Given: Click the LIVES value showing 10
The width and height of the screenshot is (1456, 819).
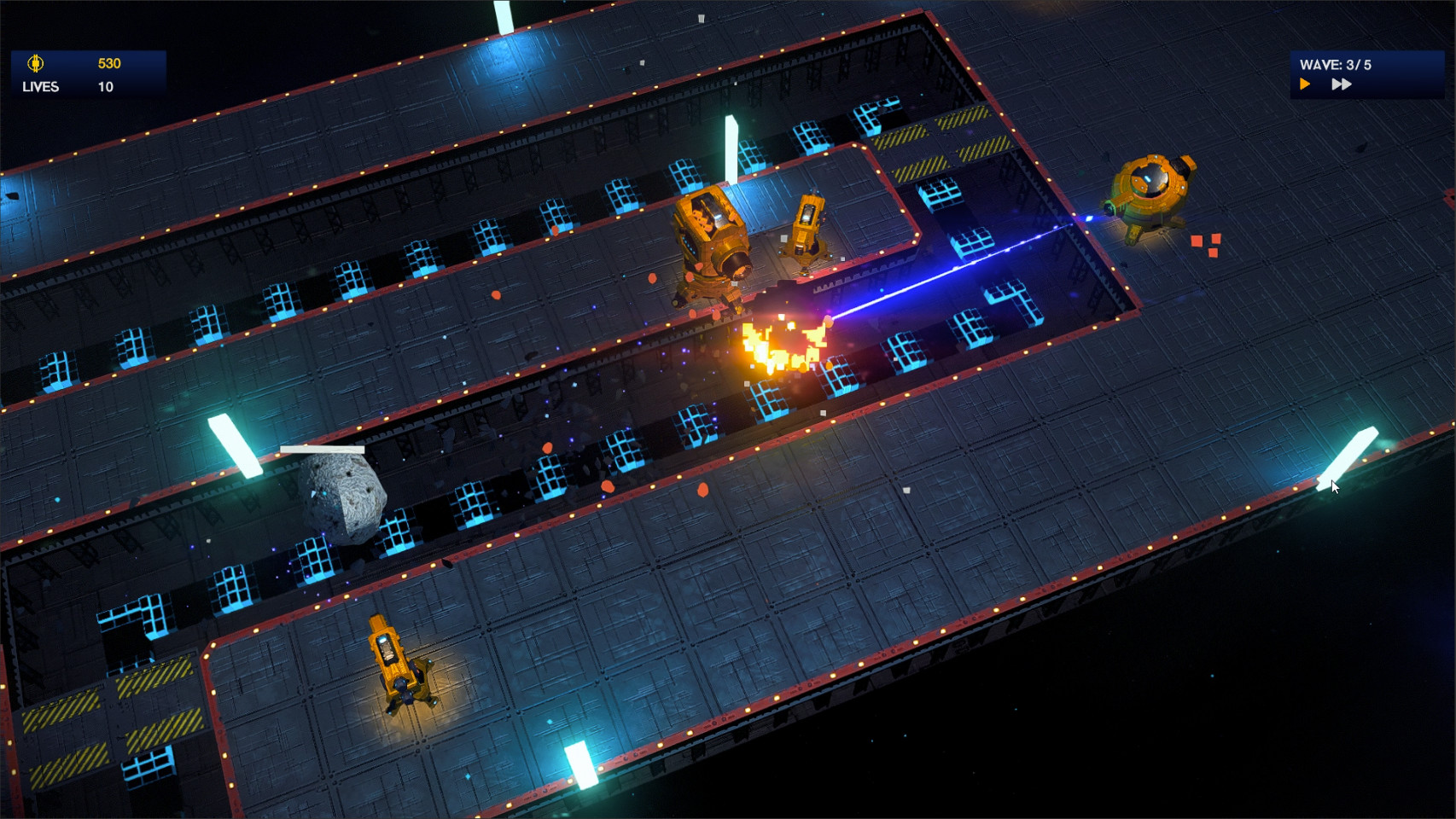Looking at the screenshot, I should pos(106,86).
